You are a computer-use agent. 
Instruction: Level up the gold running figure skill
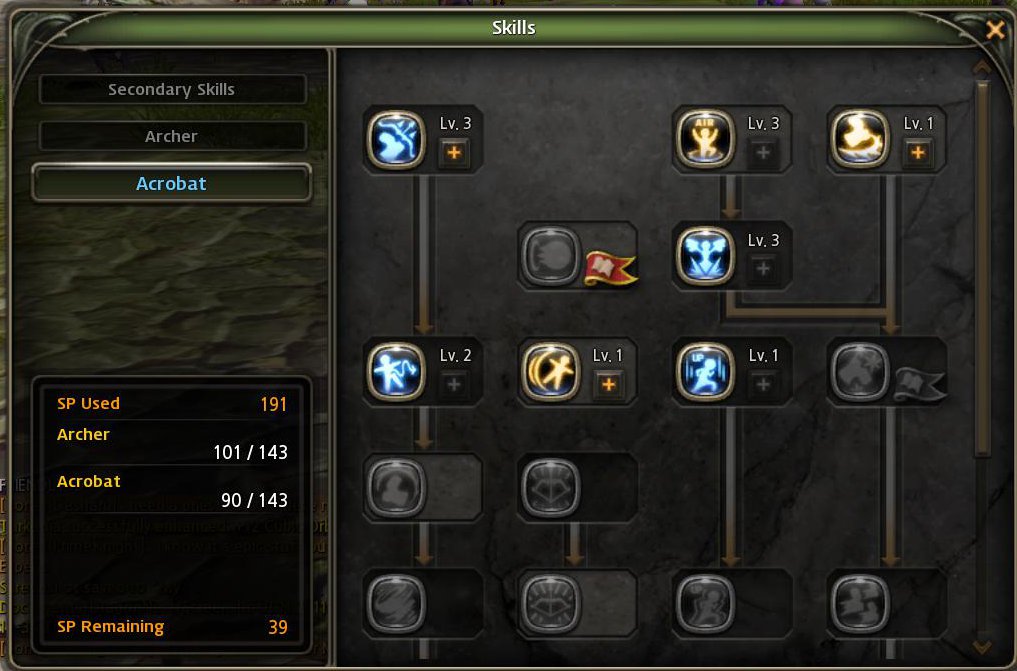(608, 384)
